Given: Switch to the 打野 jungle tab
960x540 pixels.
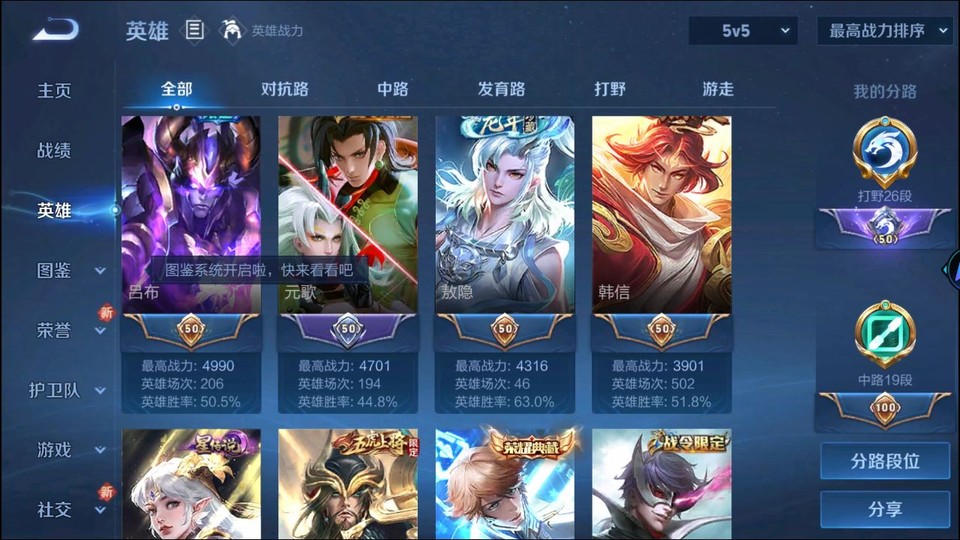Looking at the screenshot, I should coord(610,89).
